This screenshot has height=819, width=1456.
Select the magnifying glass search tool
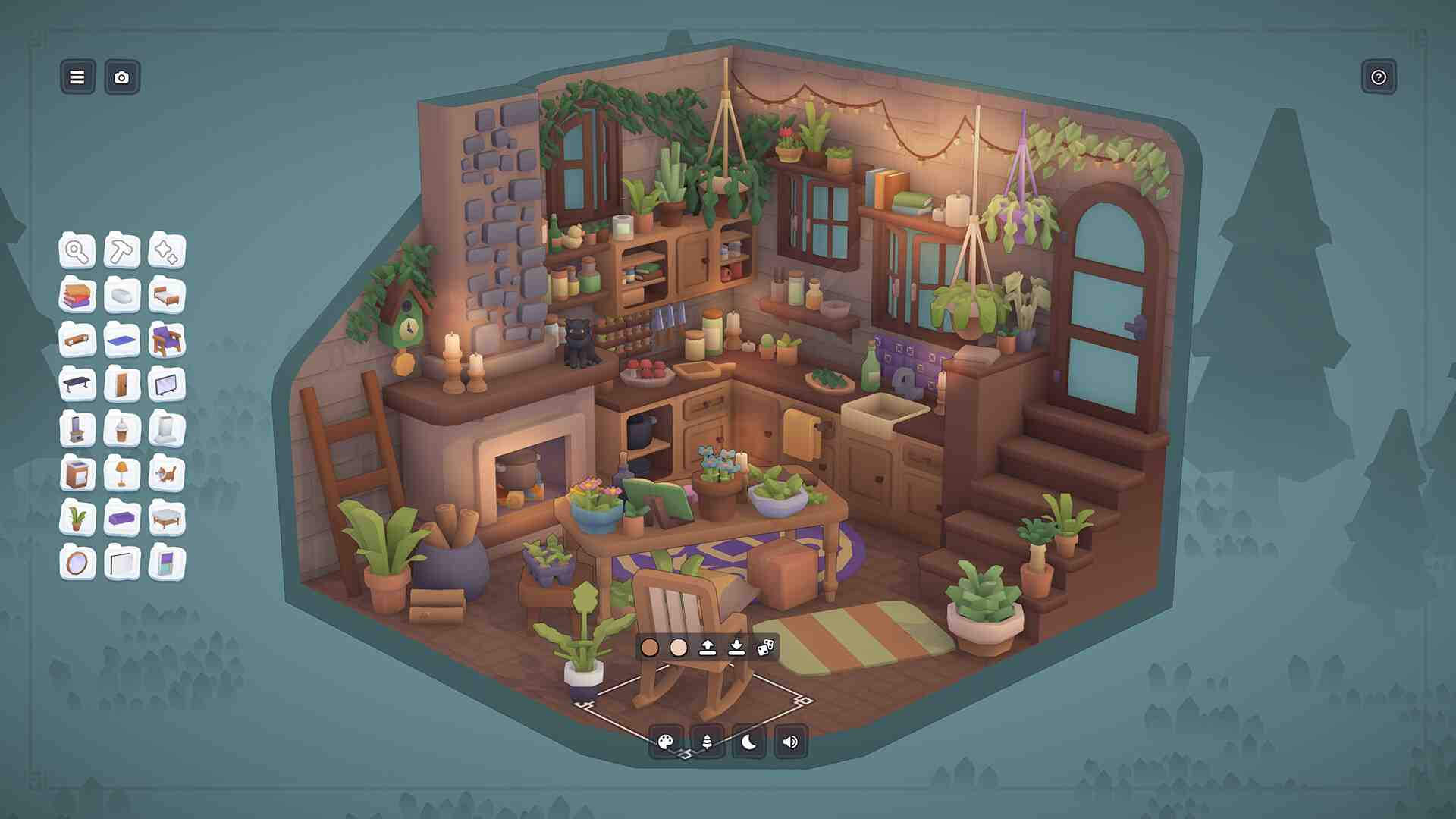coord(77,251)
